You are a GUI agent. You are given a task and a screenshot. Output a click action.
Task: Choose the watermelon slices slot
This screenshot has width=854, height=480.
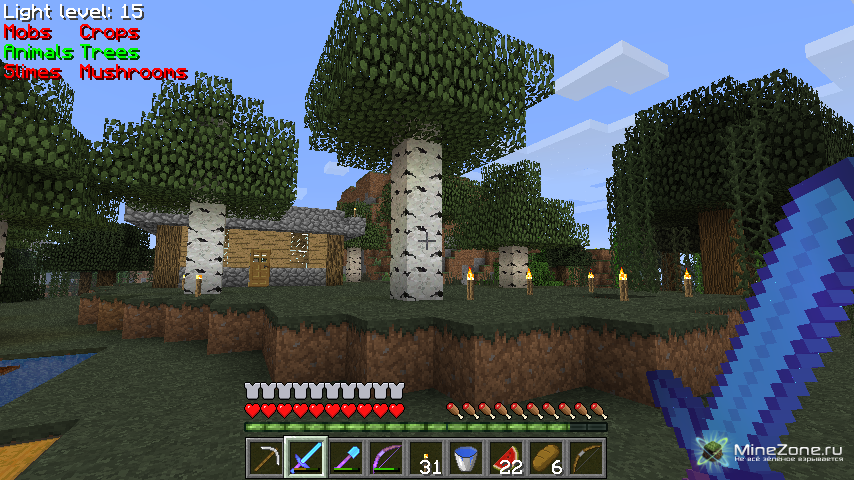pos(506,458)
